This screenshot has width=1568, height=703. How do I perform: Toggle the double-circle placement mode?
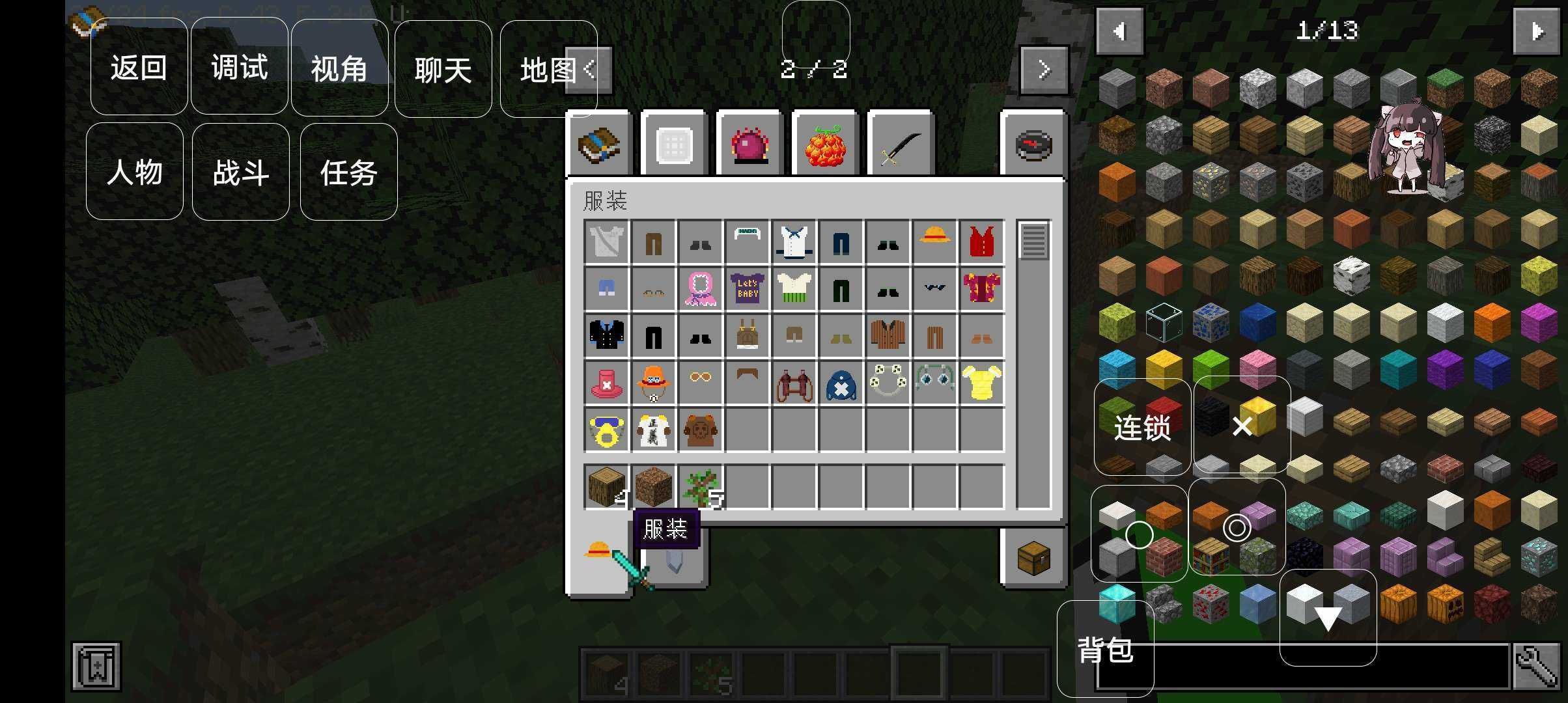(x=1236, y=529)
